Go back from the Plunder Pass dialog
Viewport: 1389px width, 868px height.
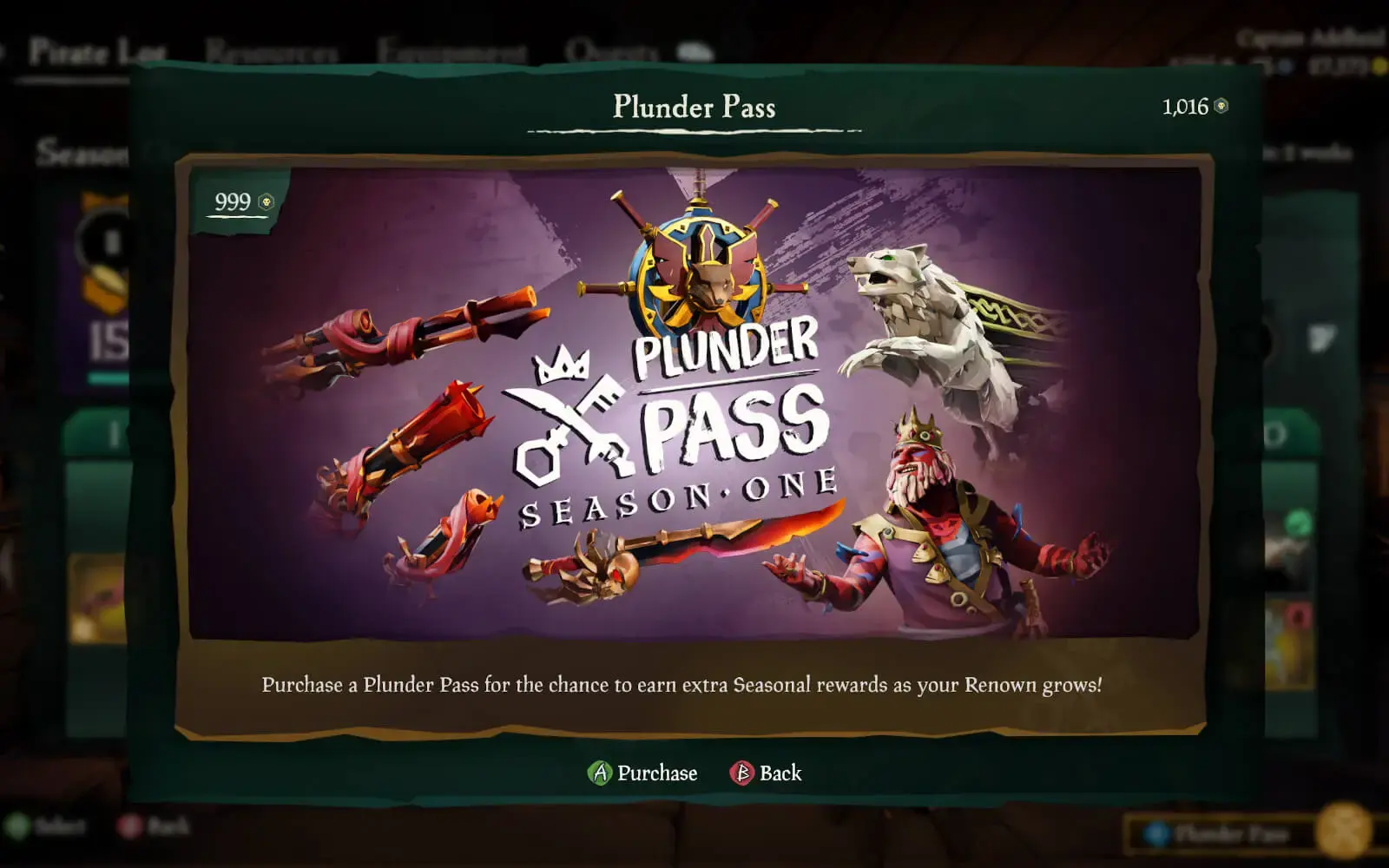(767, 773)
